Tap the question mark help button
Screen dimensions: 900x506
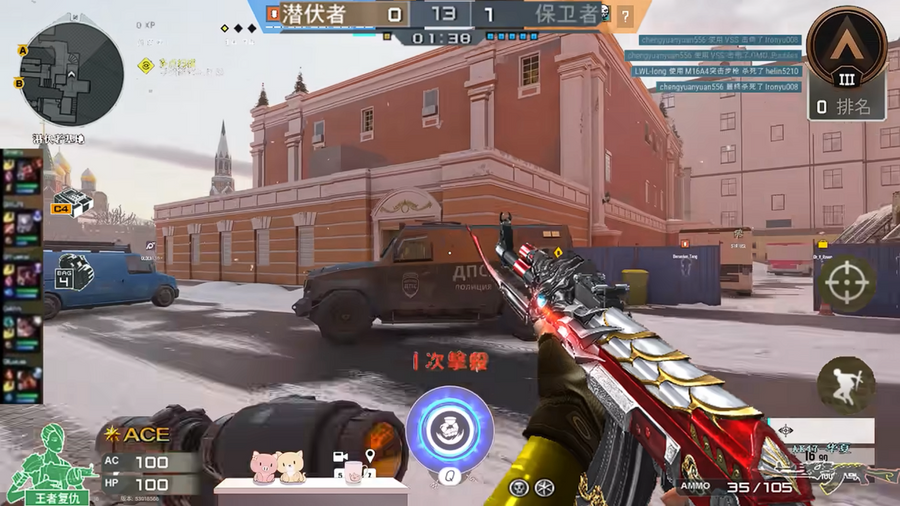625,15
